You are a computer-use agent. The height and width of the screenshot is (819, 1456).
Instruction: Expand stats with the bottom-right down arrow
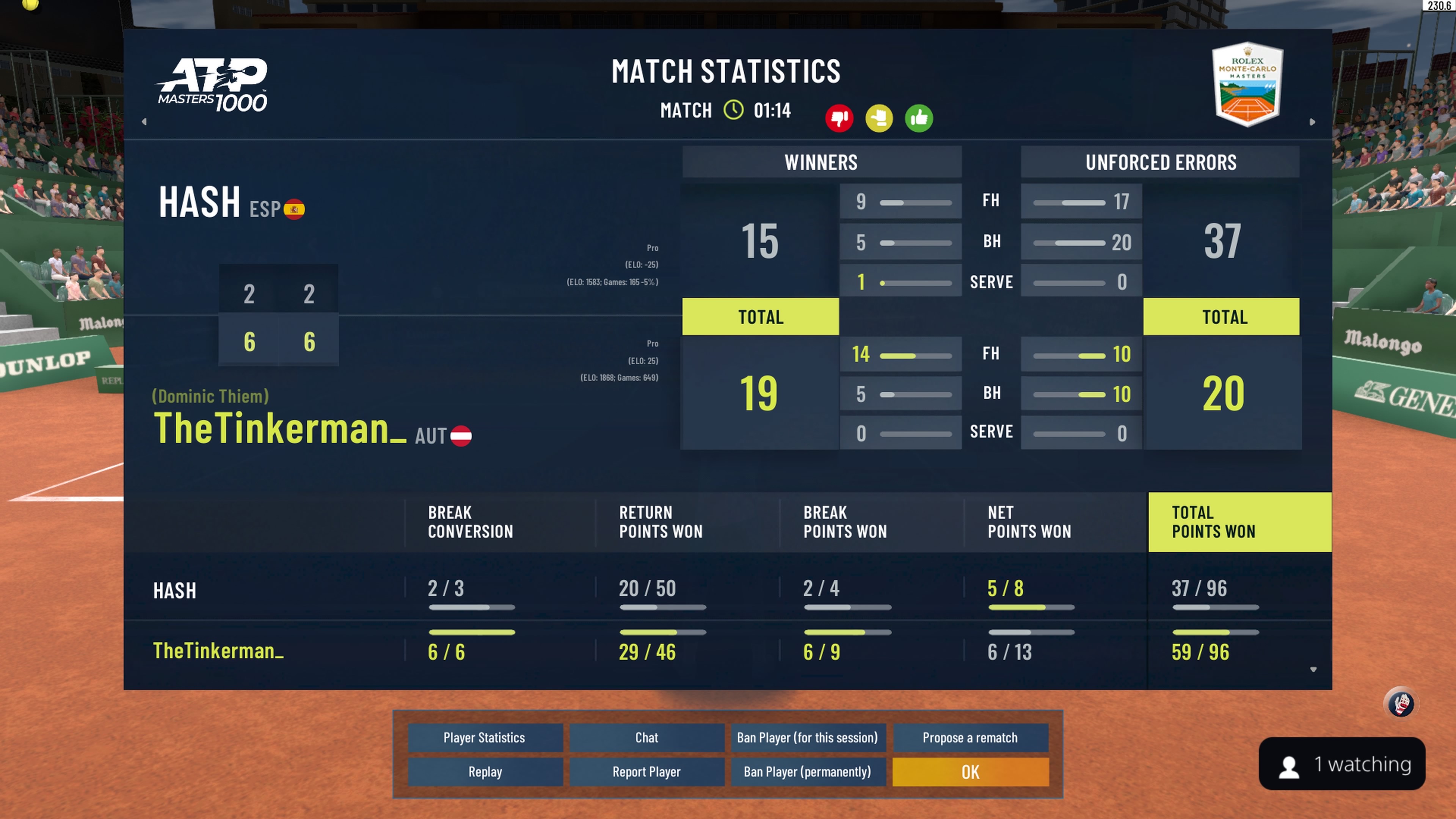point(1313,669)
